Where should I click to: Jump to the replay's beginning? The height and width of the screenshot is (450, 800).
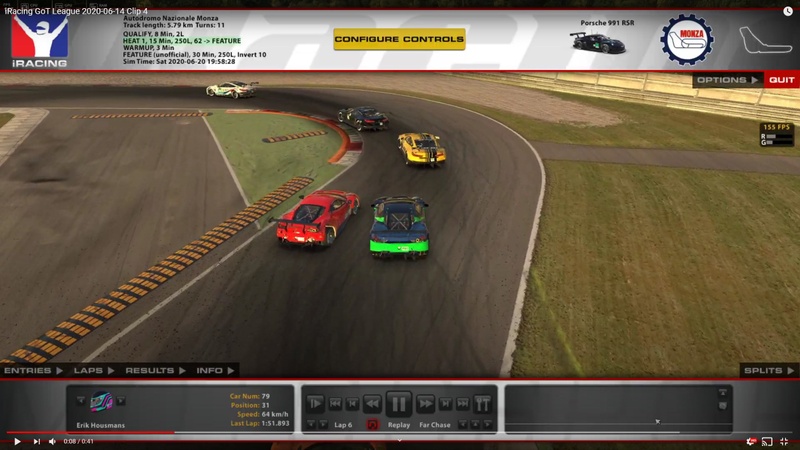[336, 403]
